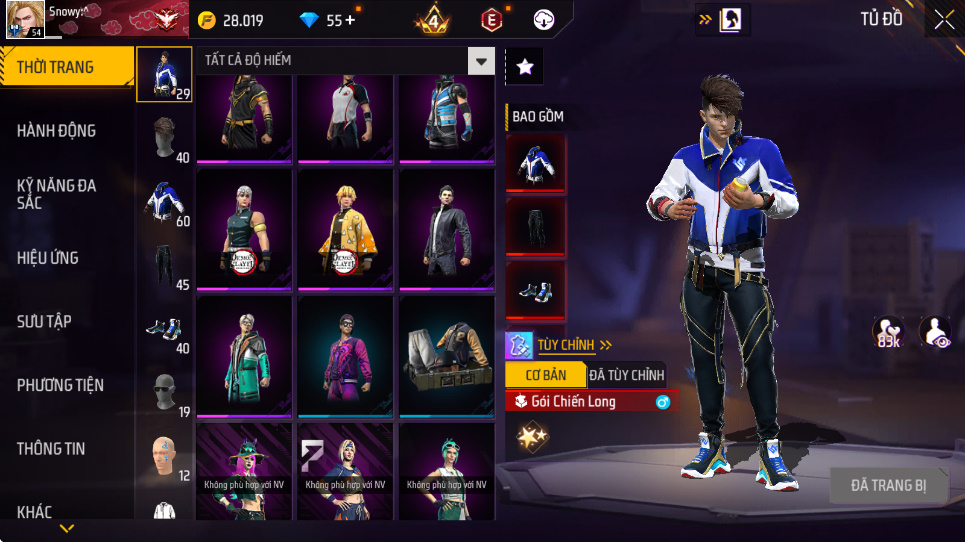
Task: Add diamonds with the plus button
Action: tap(349, 20)
